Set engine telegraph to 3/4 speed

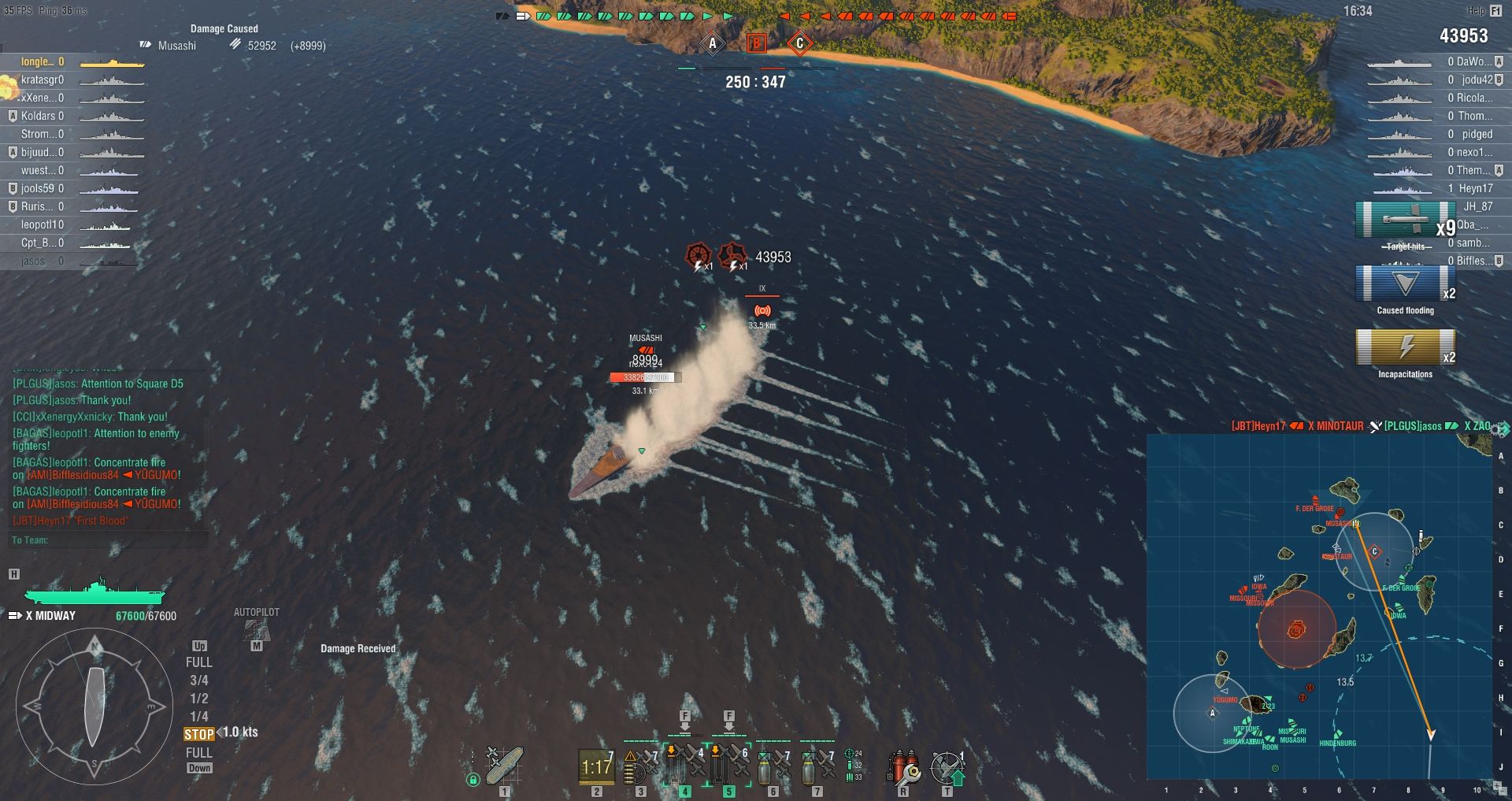[x=198, y=680]
